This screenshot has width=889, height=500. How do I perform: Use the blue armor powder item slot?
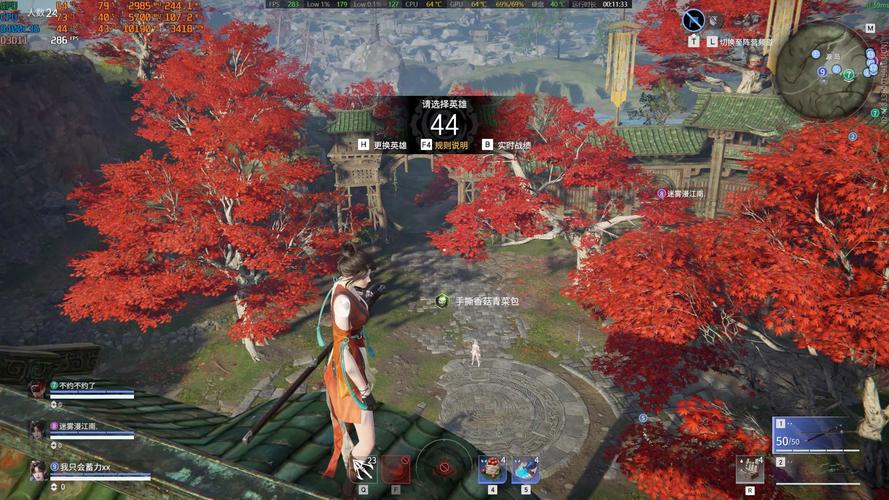[x=526, y=469]
